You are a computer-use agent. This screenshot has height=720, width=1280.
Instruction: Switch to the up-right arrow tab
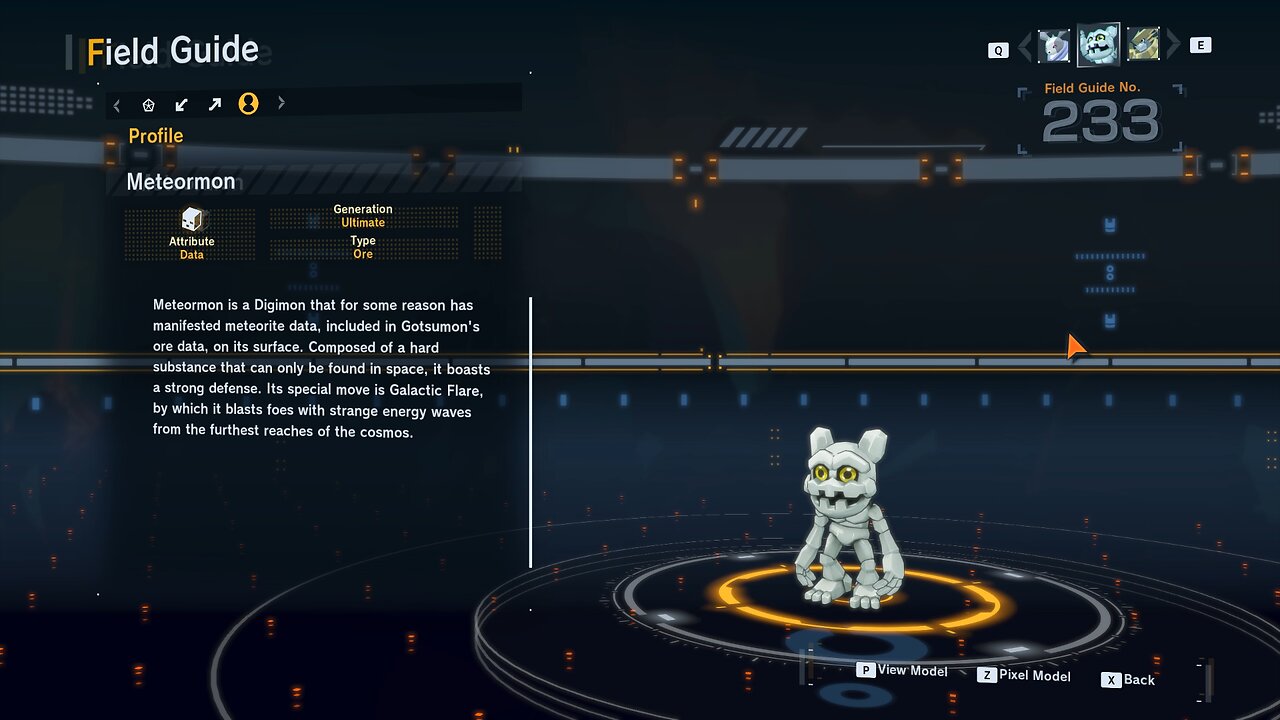pyautogui.click(x=215, y=104)
